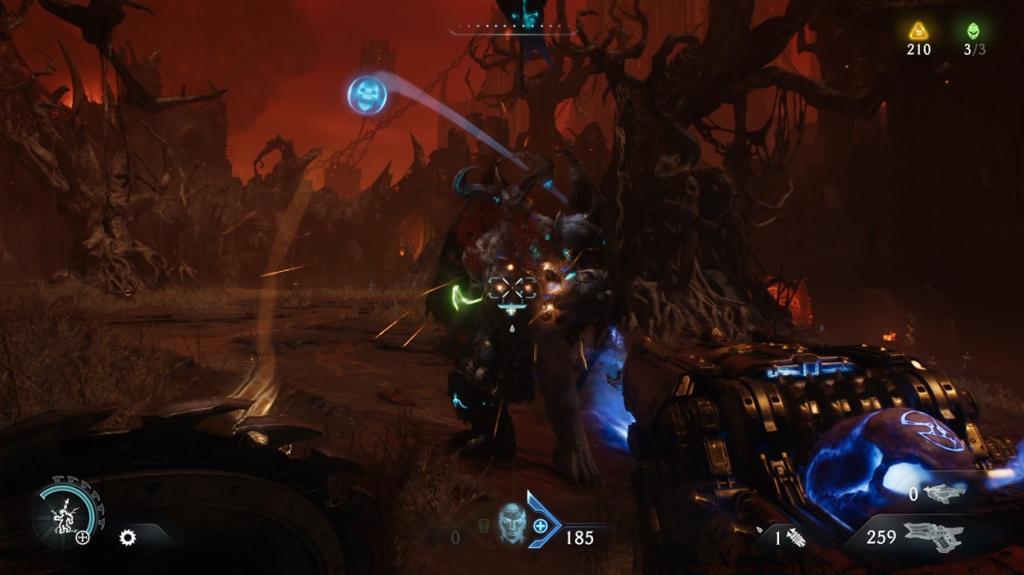Click the spiked gear icon
This screenshot has width=1024, height=575.
point(127,537)
